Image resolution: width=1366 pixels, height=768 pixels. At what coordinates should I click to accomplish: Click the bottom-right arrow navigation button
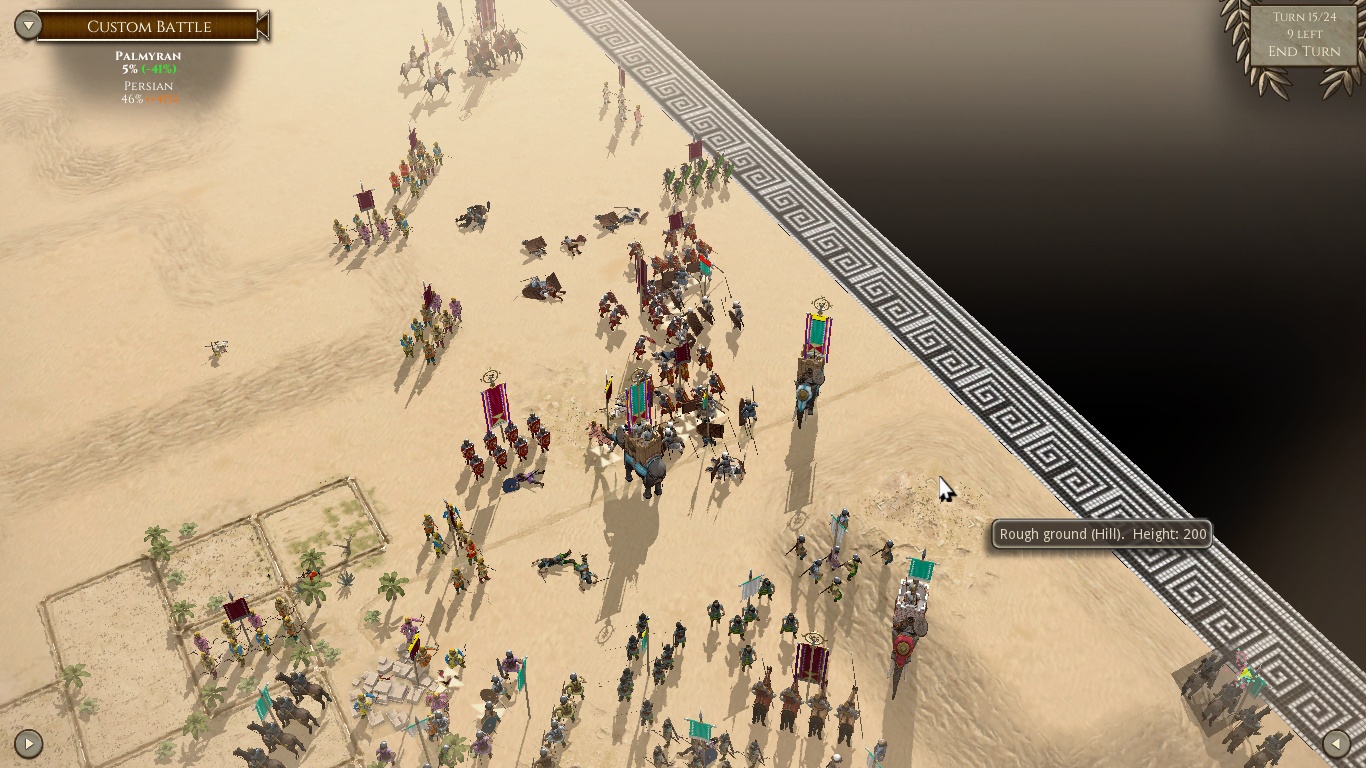pos(1338,744)
